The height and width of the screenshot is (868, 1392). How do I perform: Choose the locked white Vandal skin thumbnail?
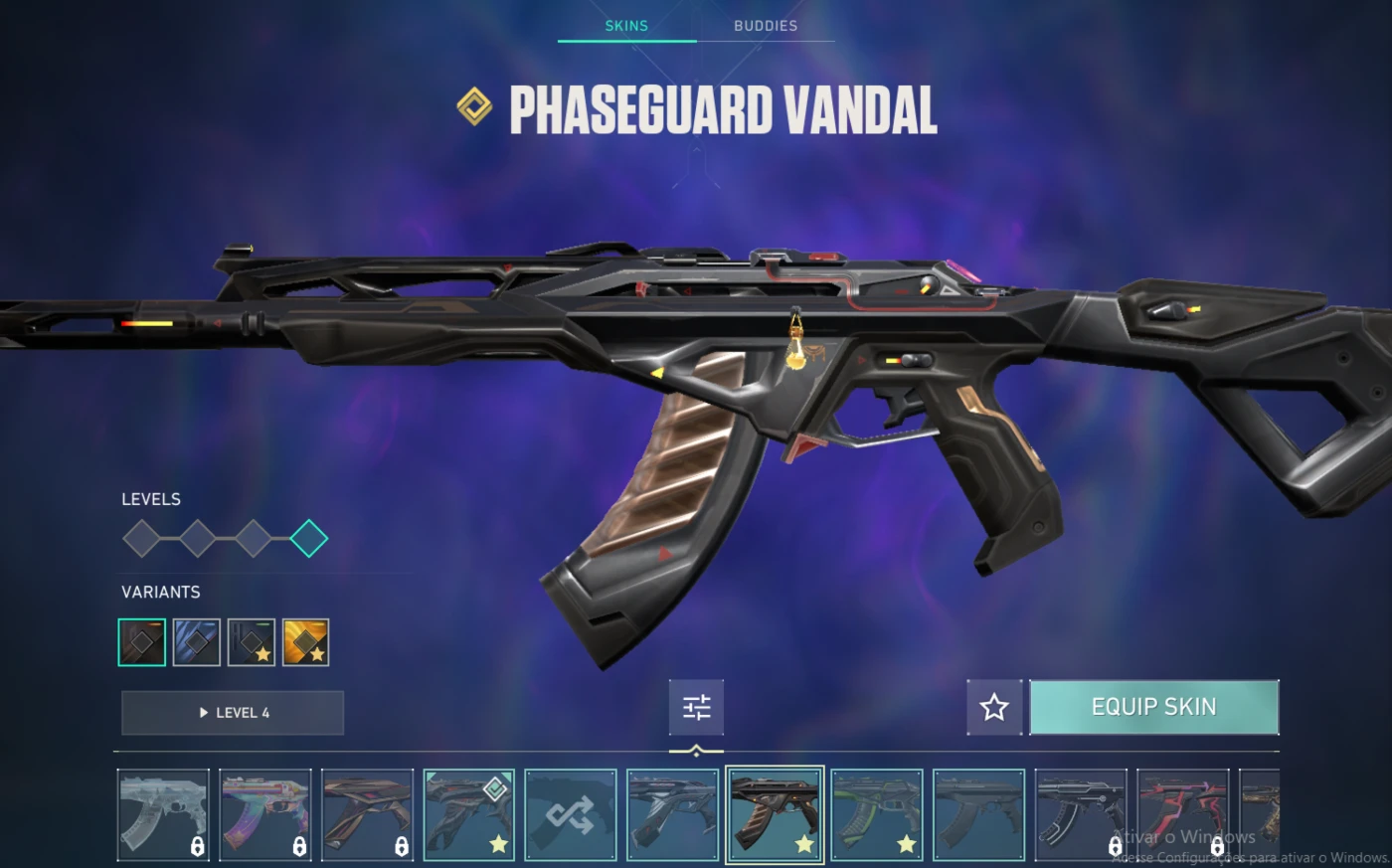(x=163, y=814)
